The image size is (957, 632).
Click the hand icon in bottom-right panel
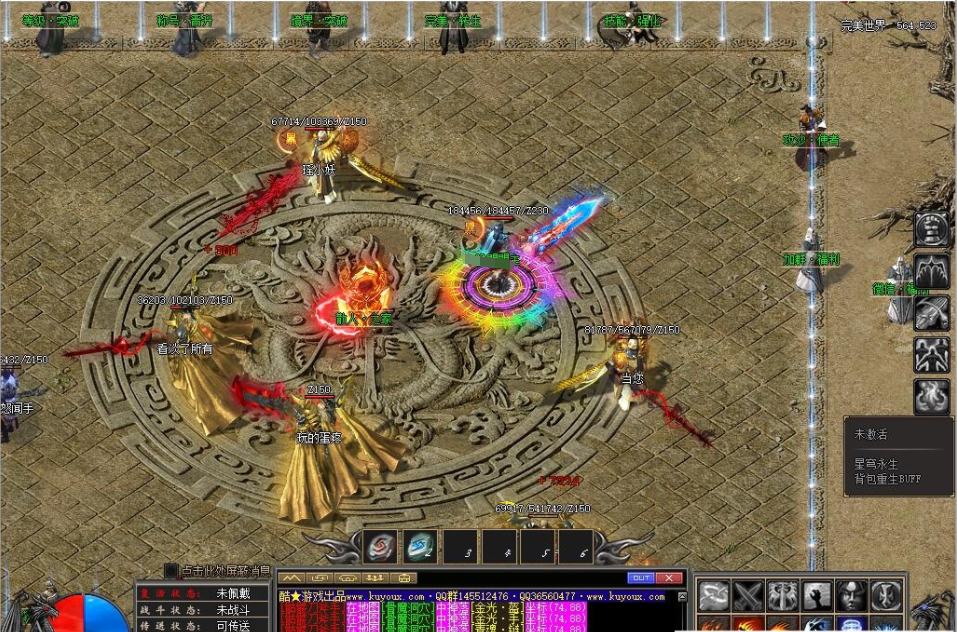(817, 596)
